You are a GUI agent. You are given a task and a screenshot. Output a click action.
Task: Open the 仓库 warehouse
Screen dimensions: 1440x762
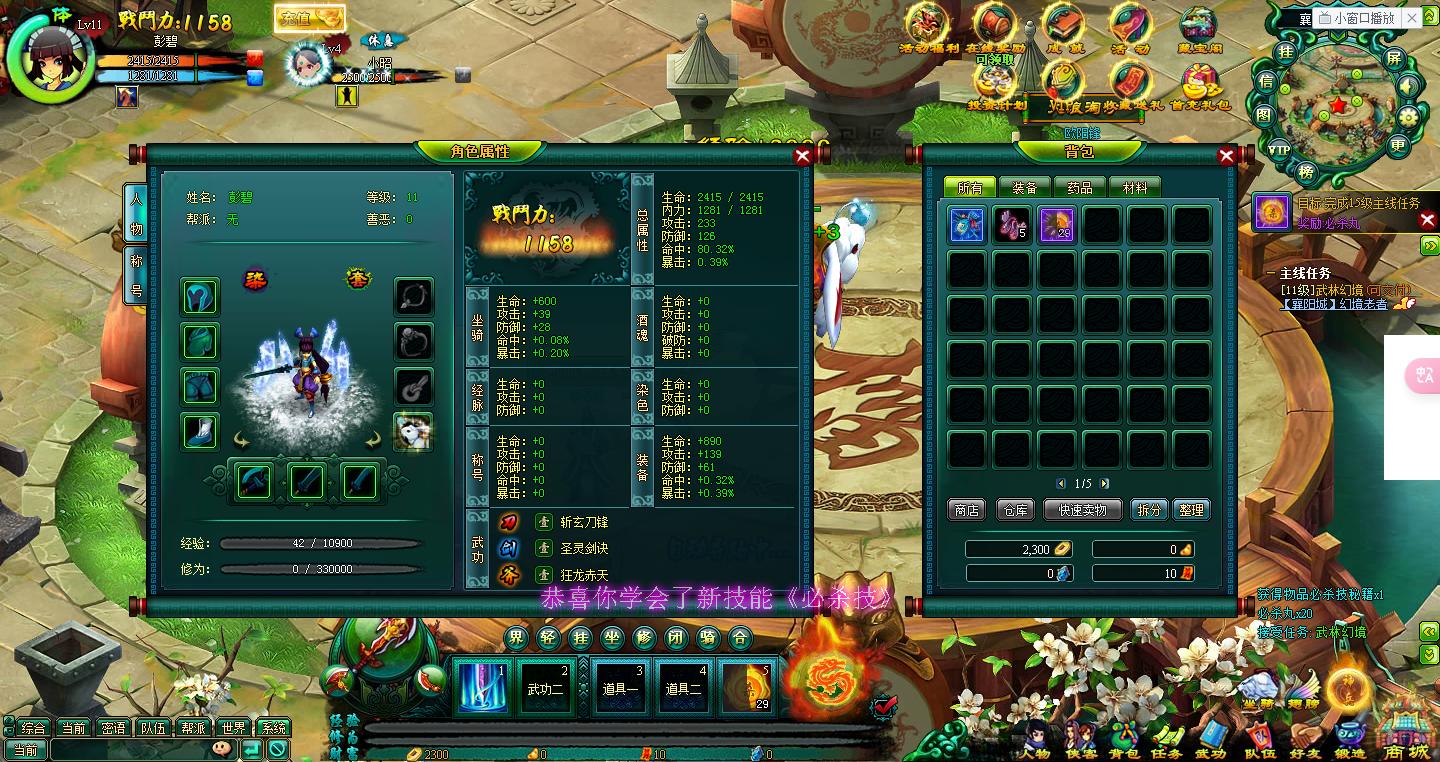pos(1015,510)
